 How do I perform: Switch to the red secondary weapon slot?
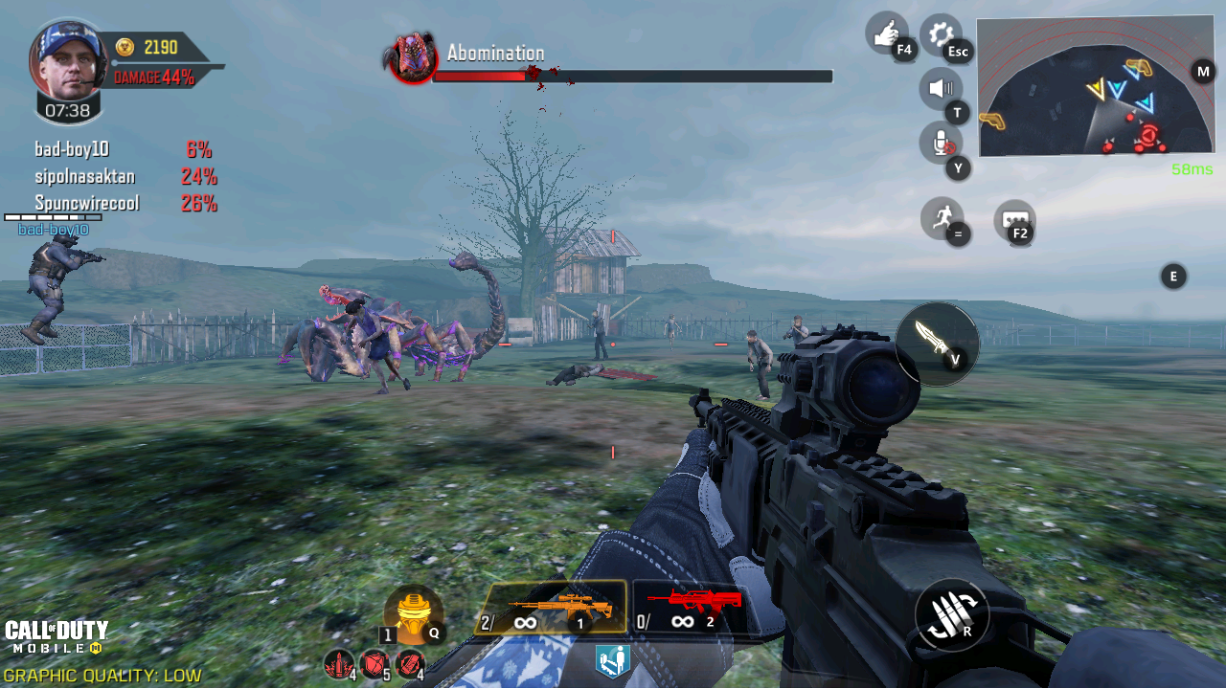tap(692, 608)
